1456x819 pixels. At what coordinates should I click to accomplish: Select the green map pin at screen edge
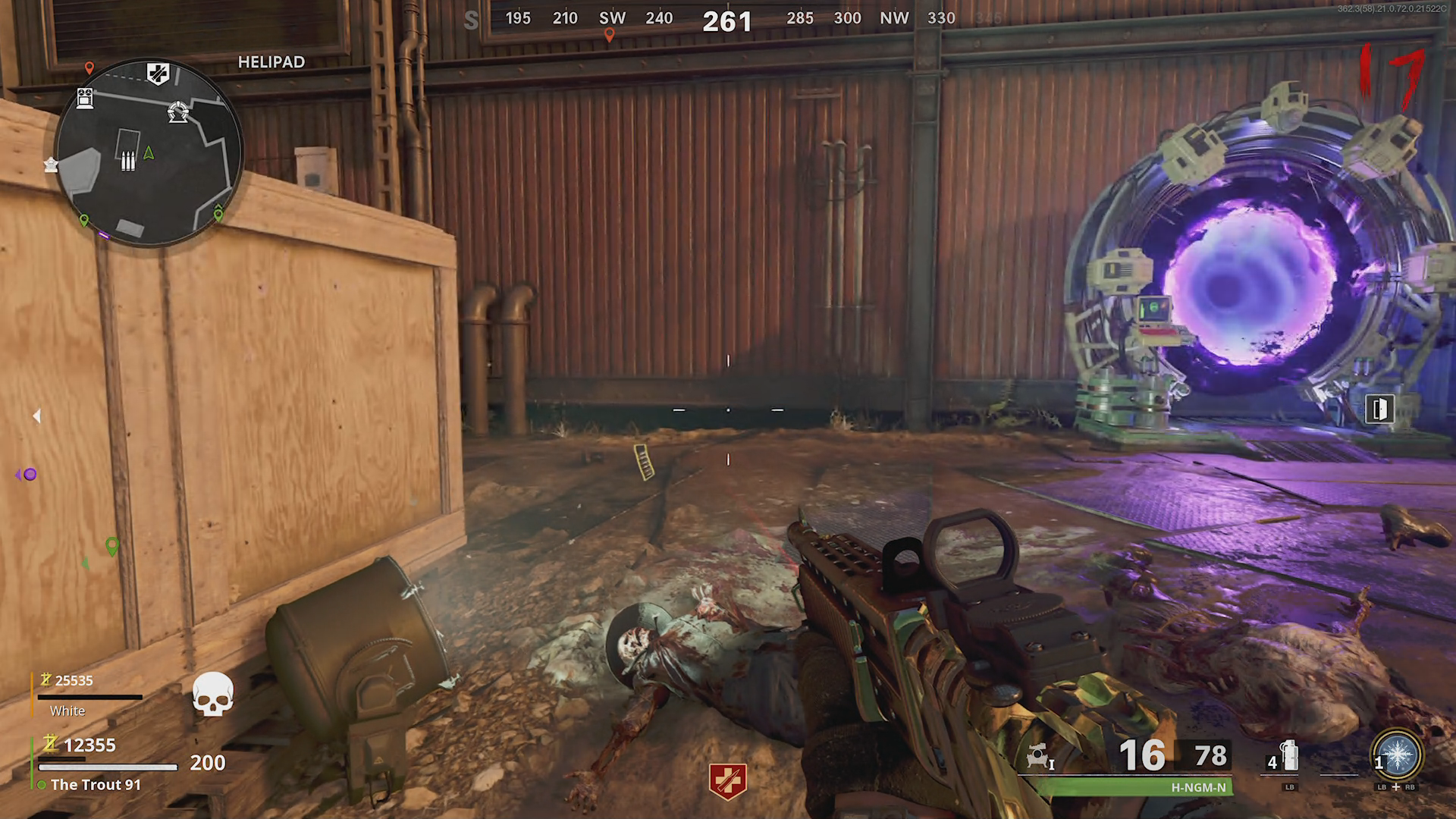pyautogui.click(x=112, y=546)
